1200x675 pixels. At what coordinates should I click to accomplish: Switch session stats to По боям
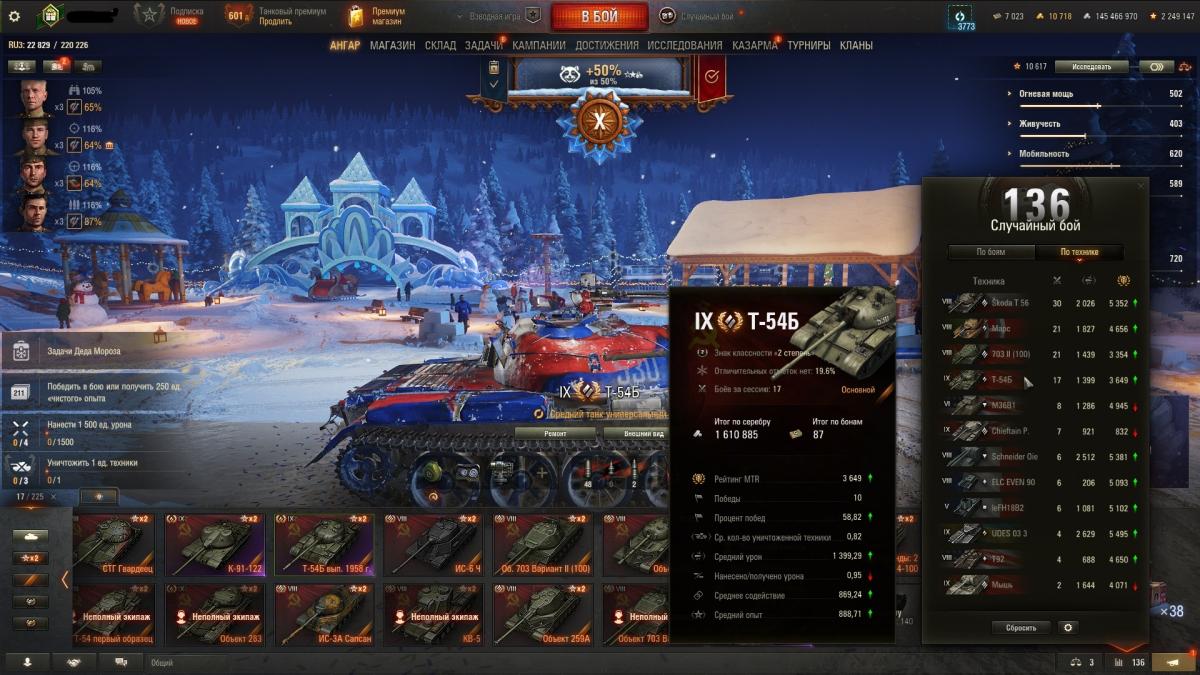tap(990, 252)
